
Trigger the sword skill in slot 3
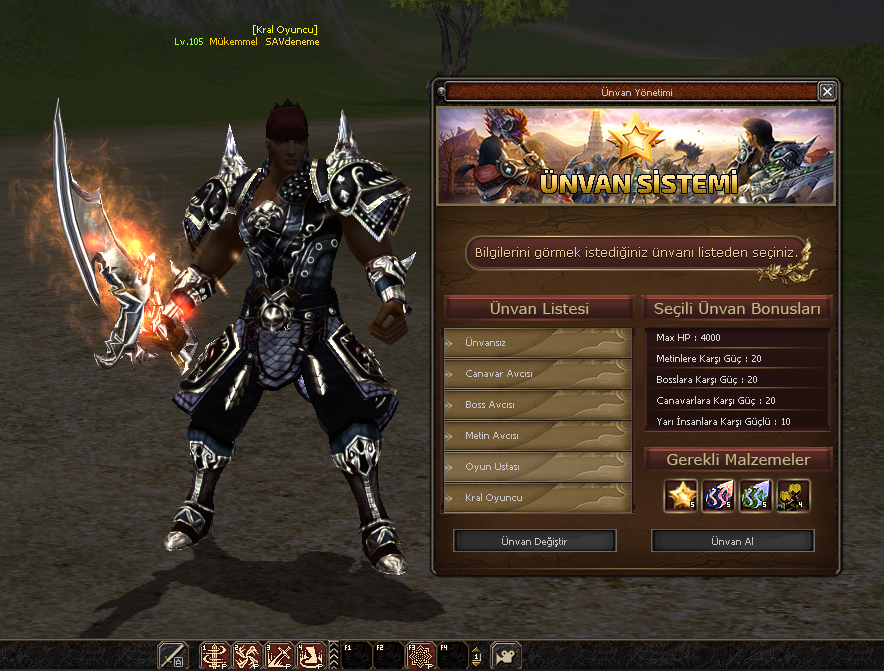(x=279, y=656)
